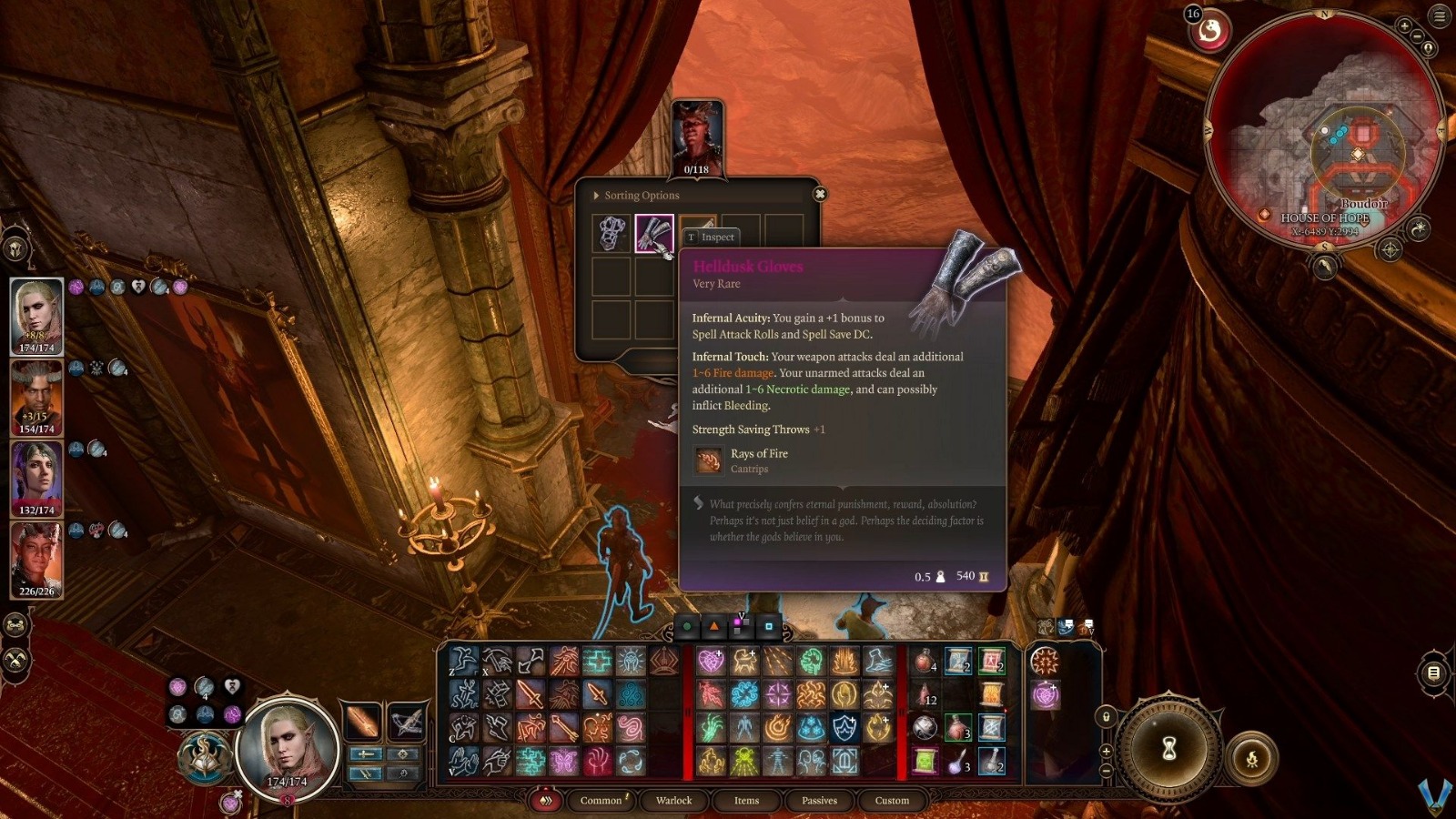This screenshot has height=819, width=1456.
Task: Toggle the hotbar lock padlock
Action: 1106,716
